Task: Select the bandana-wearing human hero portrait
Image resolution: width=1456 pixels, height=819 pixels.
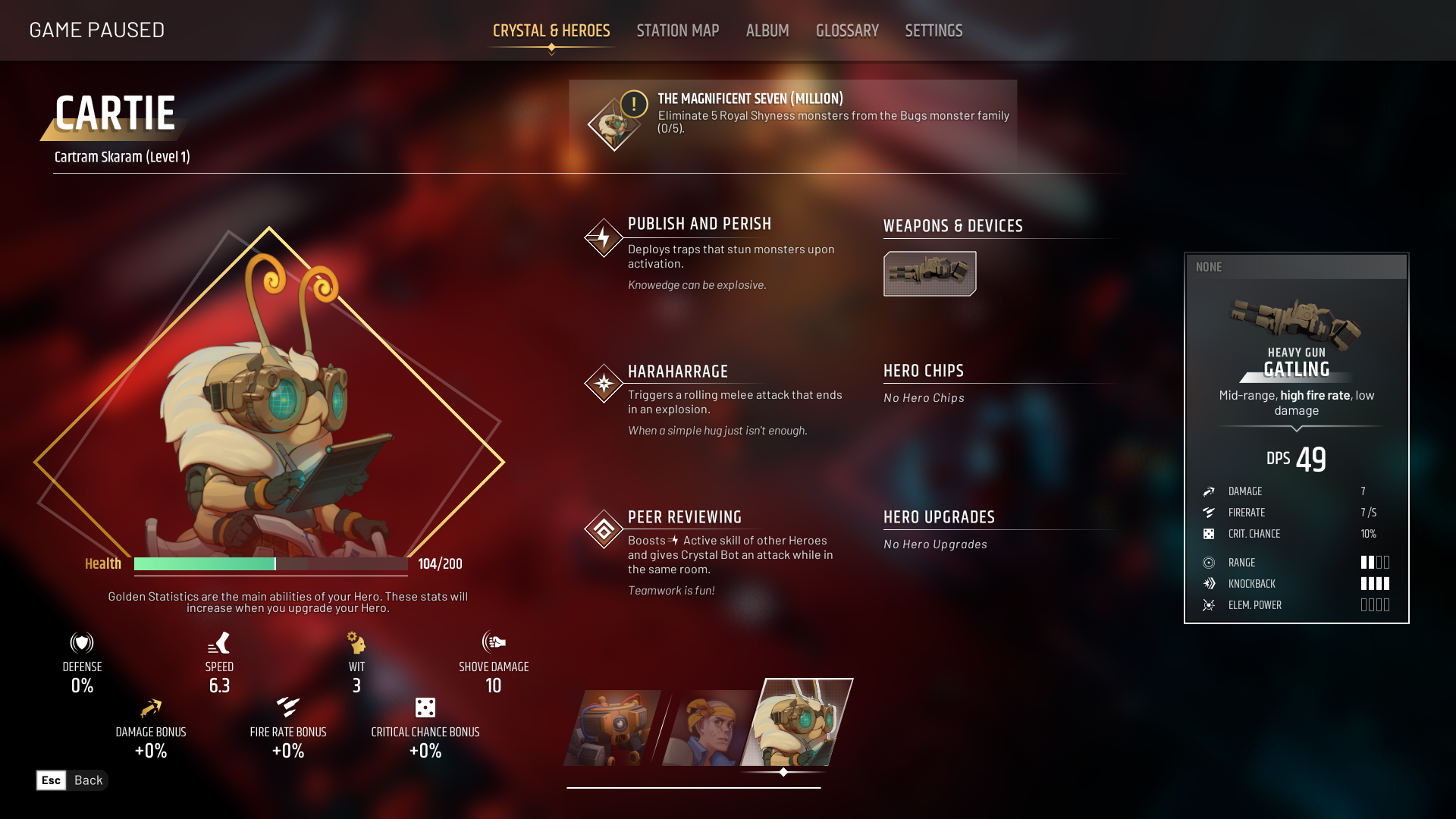Action: [x=708, y=728]
